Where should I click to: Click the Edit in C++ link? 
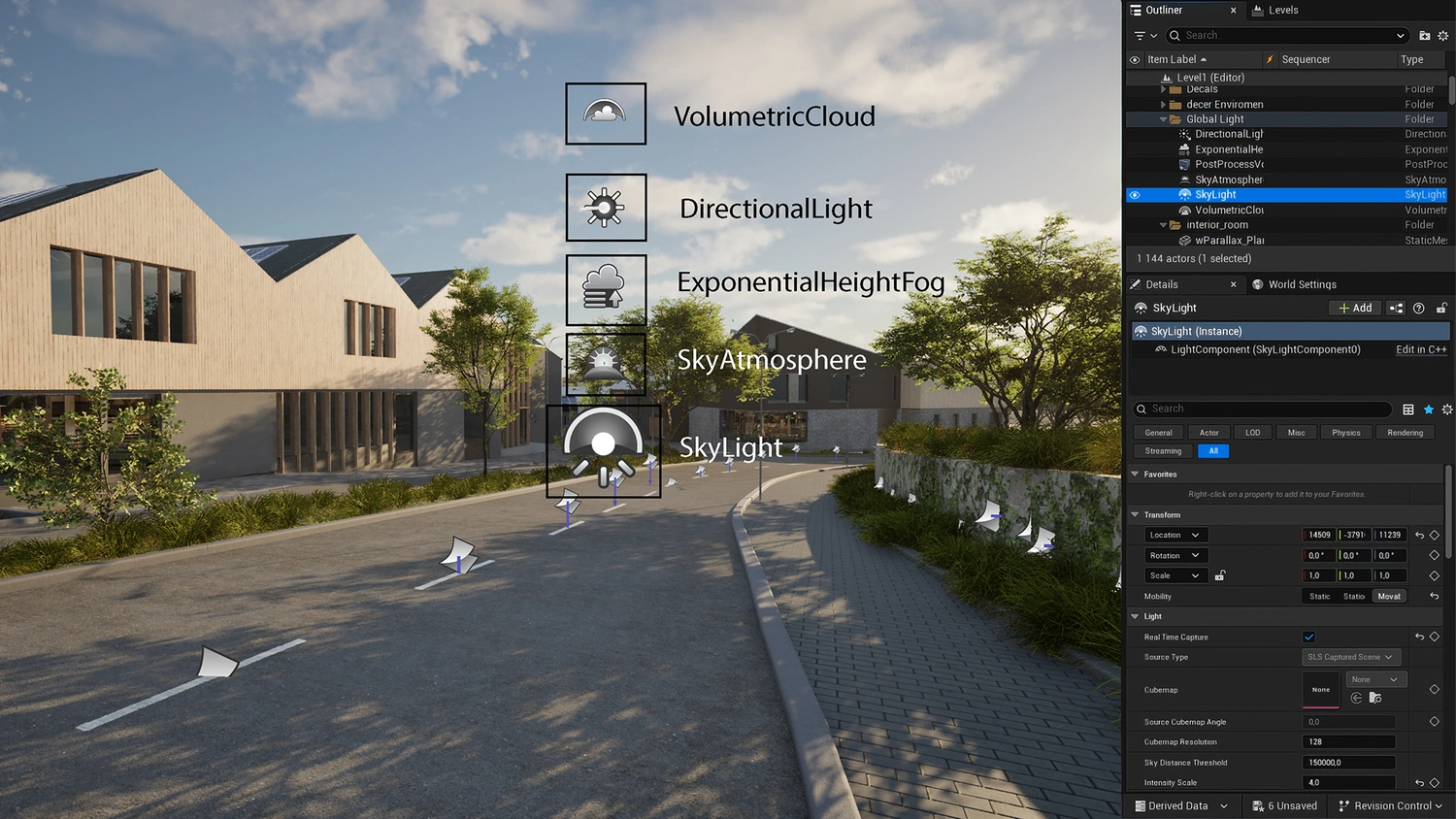point(1420,349)
